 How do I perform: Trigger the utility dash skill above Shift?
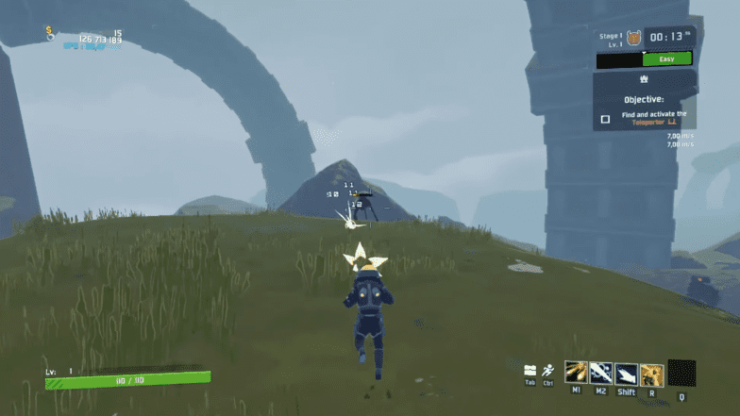coord(626,373)
